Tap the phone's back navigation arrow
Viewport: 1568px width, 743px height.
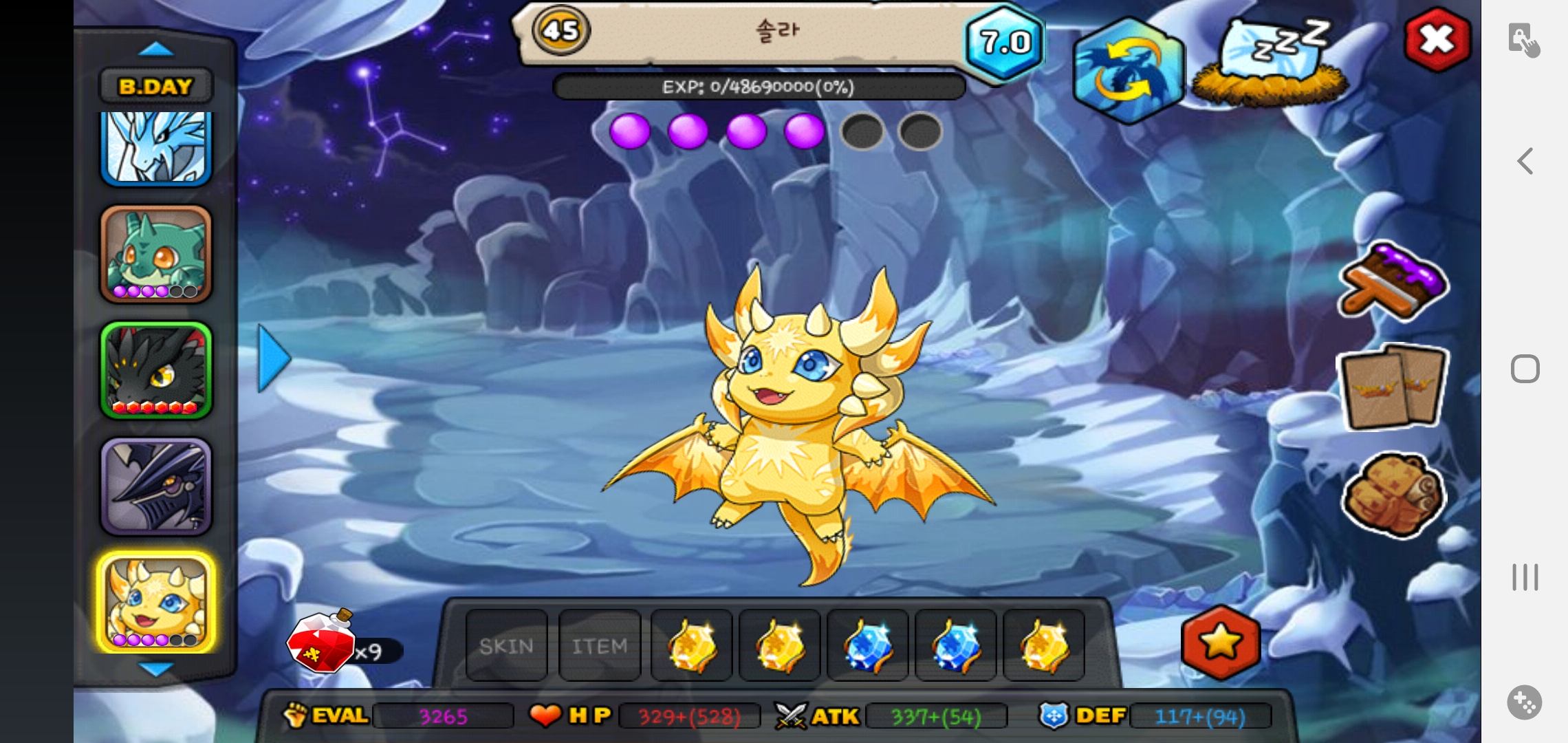click(x=1525, y=162)
